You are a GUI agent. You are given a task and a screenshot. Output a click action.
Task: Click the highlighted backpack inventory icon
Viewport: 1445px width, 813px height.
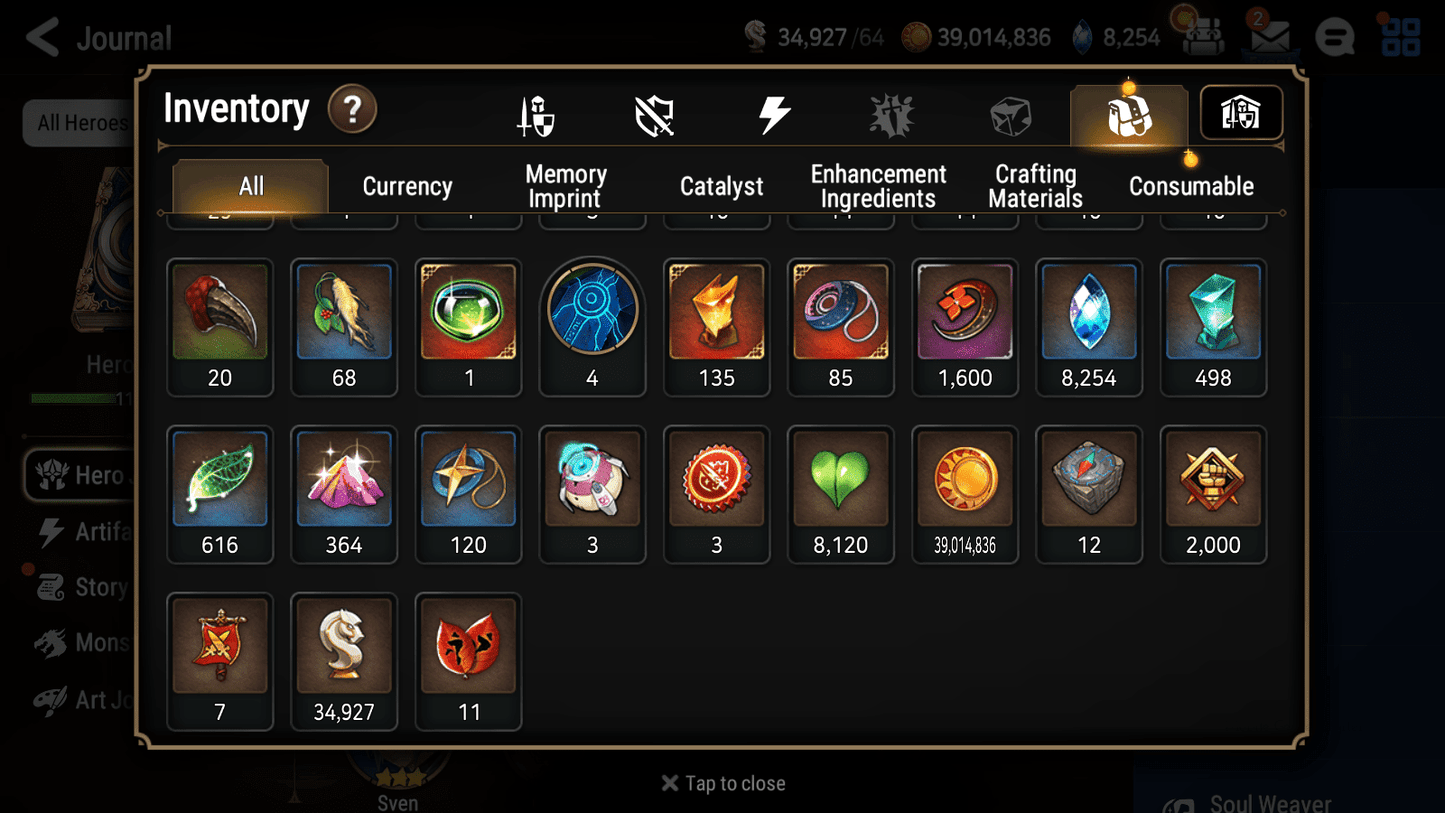[1128, 114]
